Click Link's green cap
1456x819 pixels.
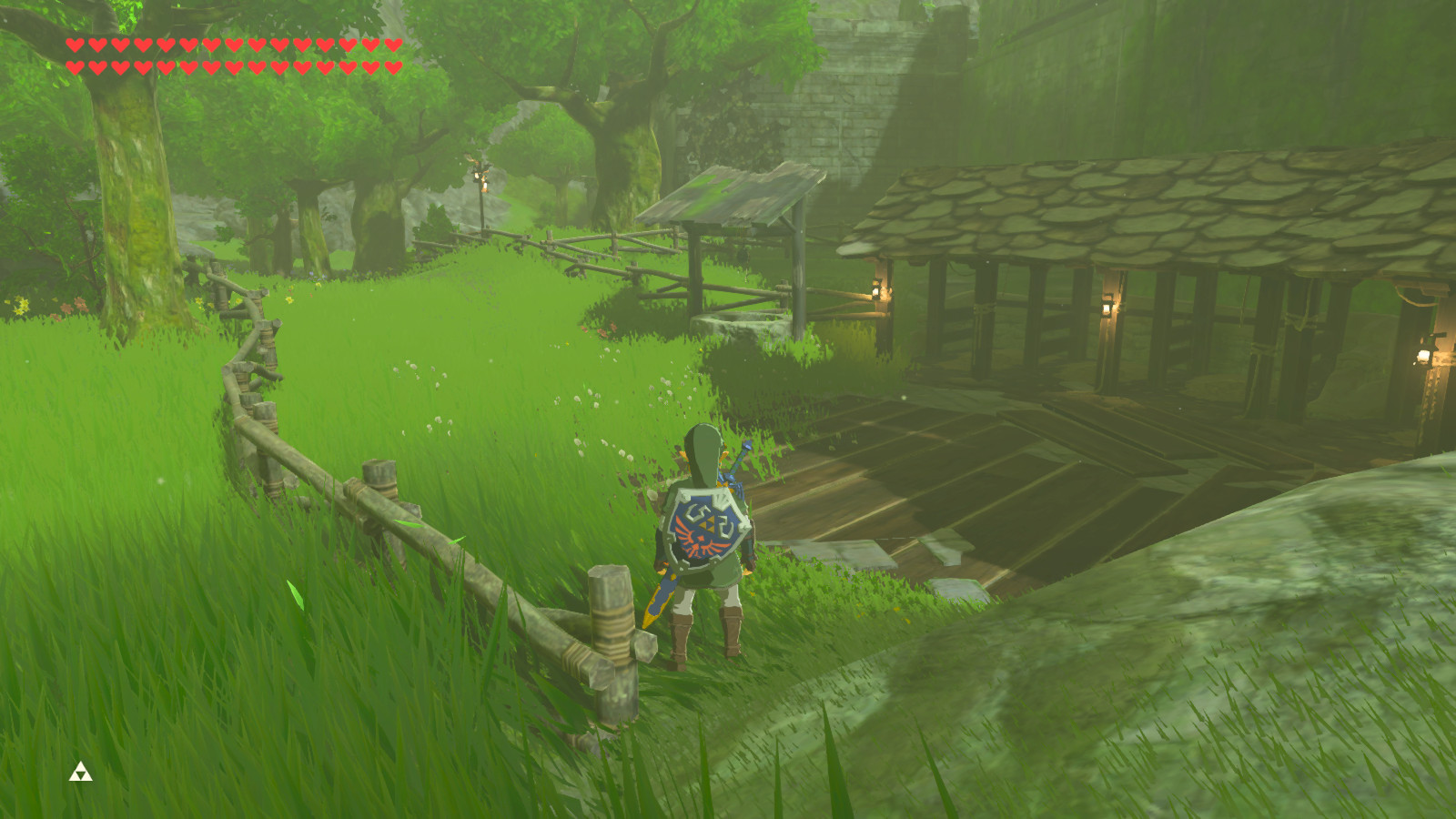point(703,442)
